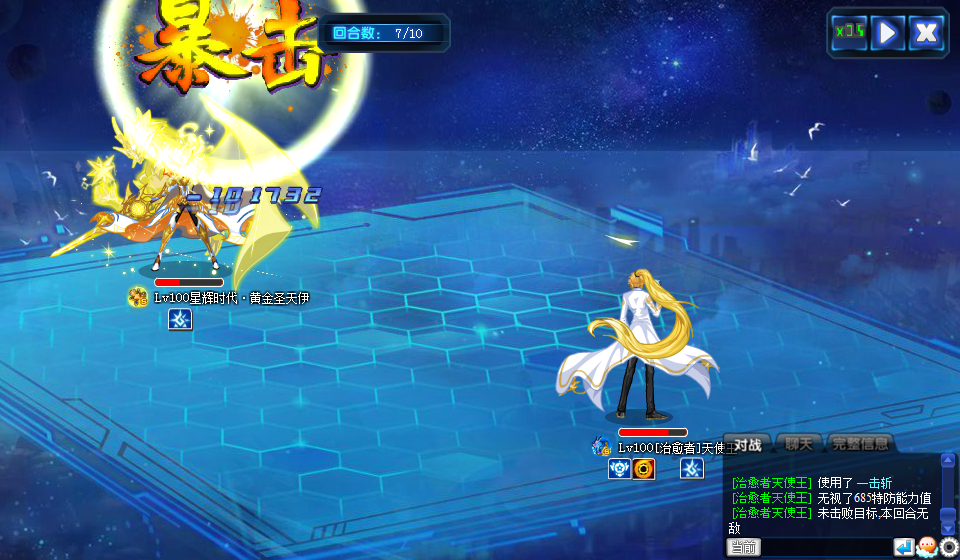The width and height of the screenshot is (960, 560).
Task: Click the battle log scroll-down arrow
Action: [x=948, y=527]
